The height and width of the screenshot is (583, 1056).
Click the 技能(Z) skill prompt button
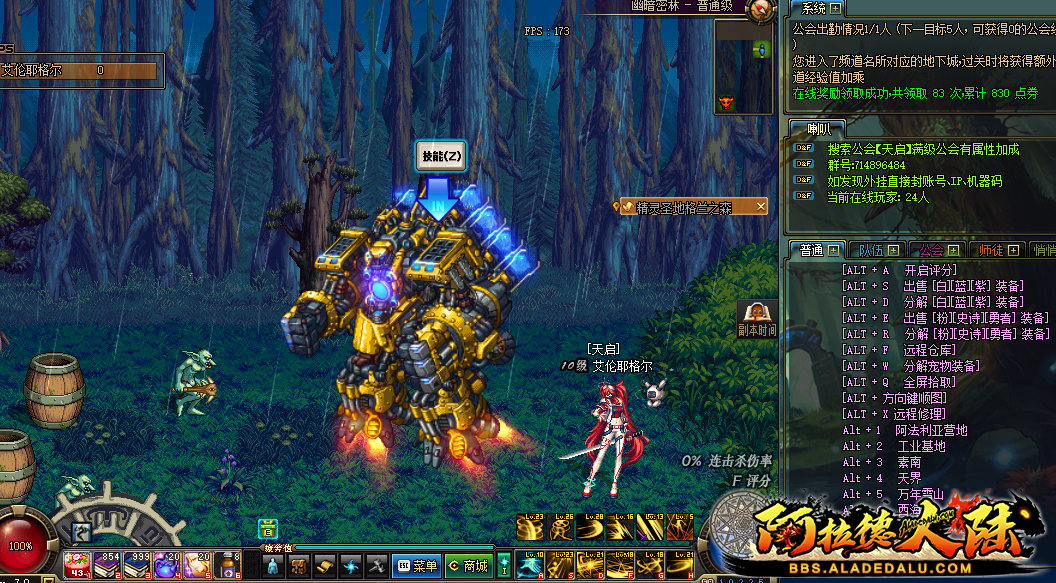pos(440,156)
